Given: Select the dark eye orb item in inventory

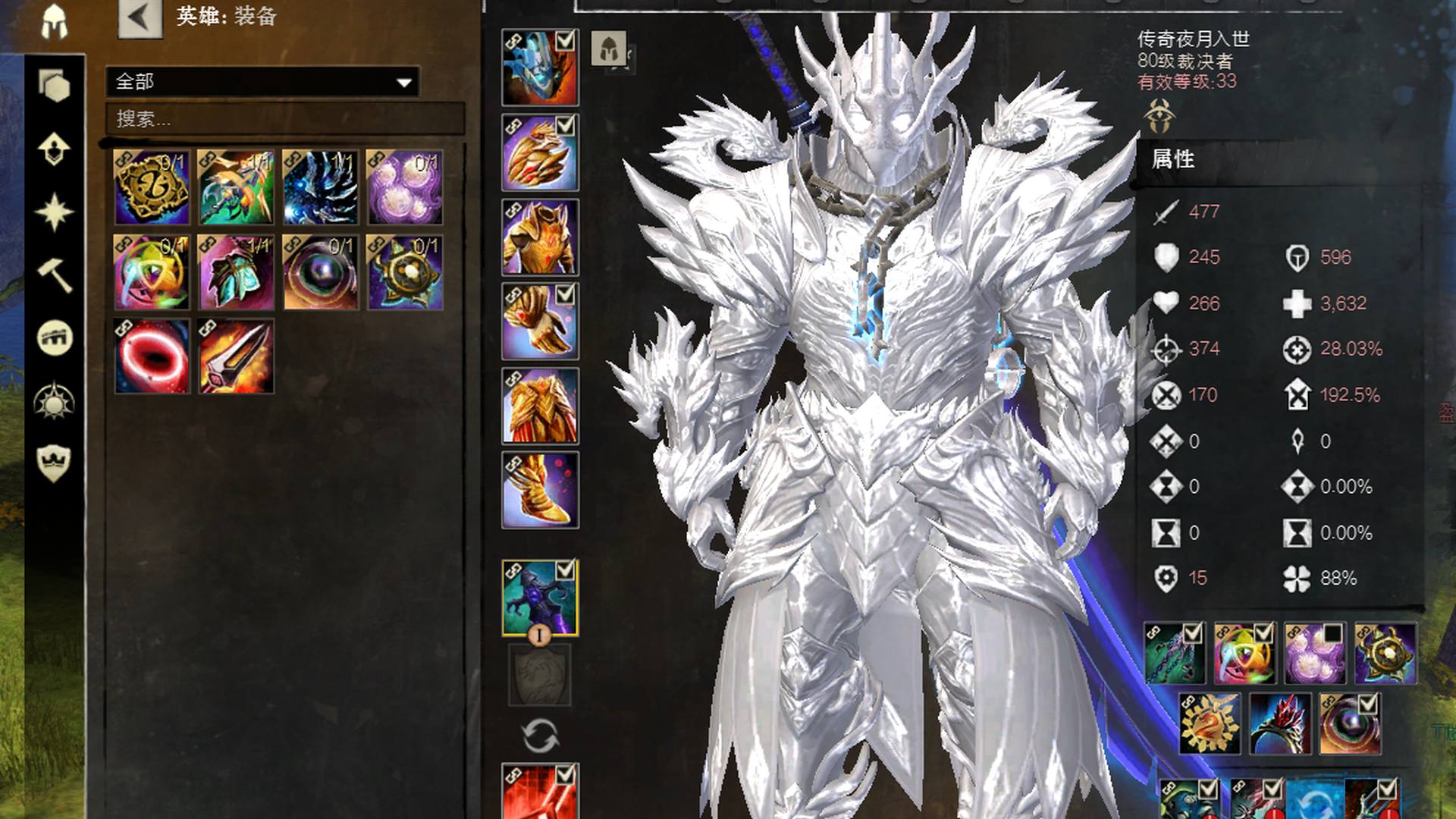Looking at the screenshot, I should pyautogui.click(x=320, y=272).
